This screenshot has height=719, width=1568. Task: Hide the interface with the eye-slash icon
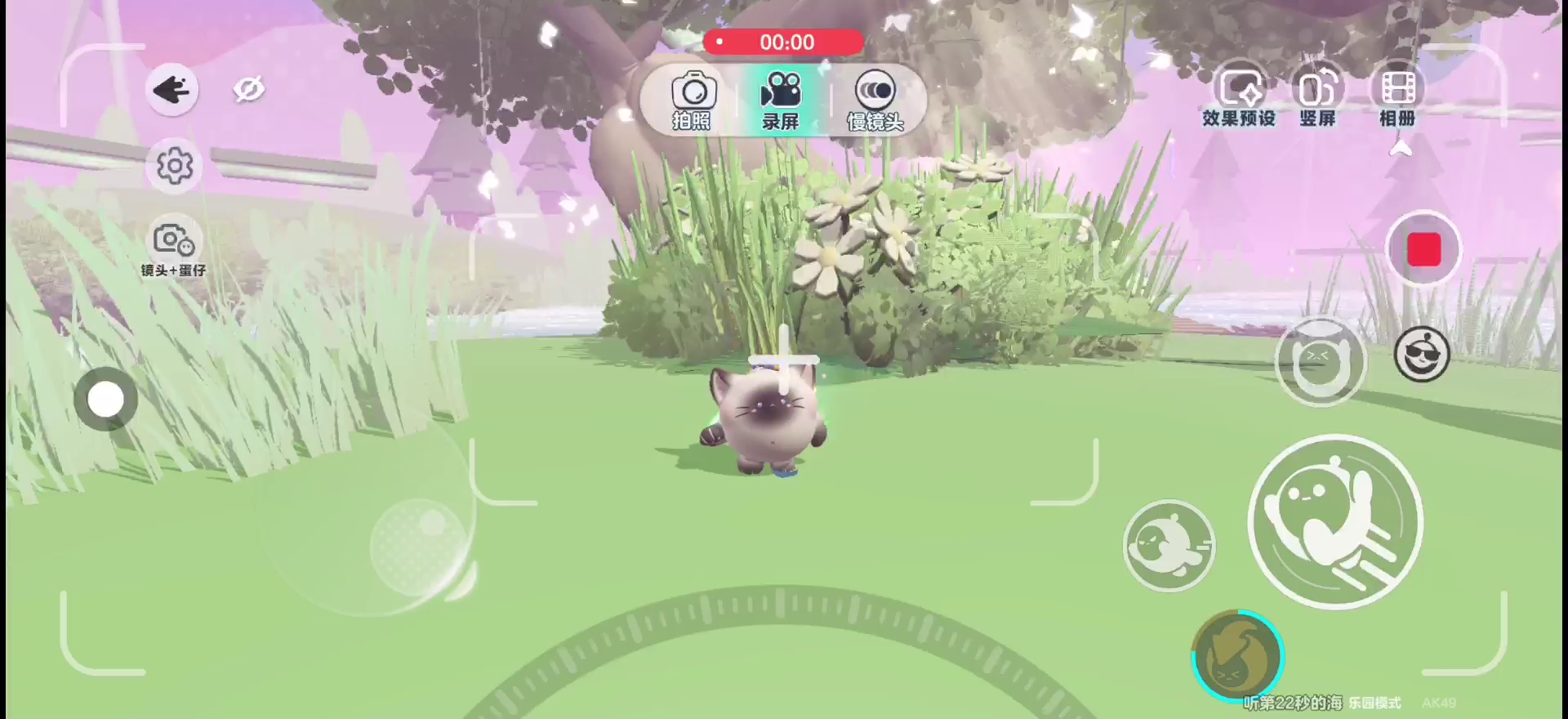click(x=249, y=89)
